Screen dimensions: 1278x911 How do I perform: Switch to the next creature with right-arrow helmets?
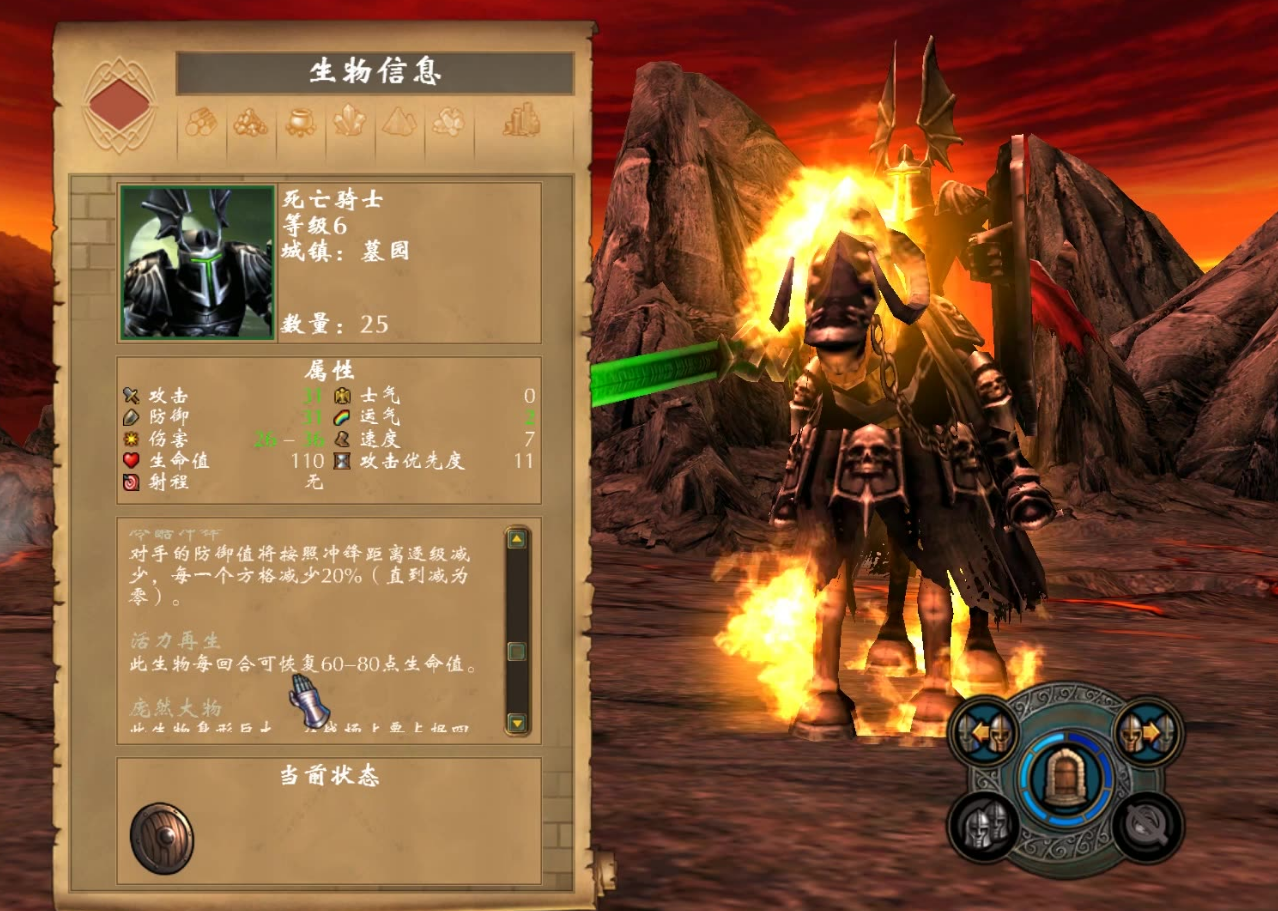pos(1147,733)
